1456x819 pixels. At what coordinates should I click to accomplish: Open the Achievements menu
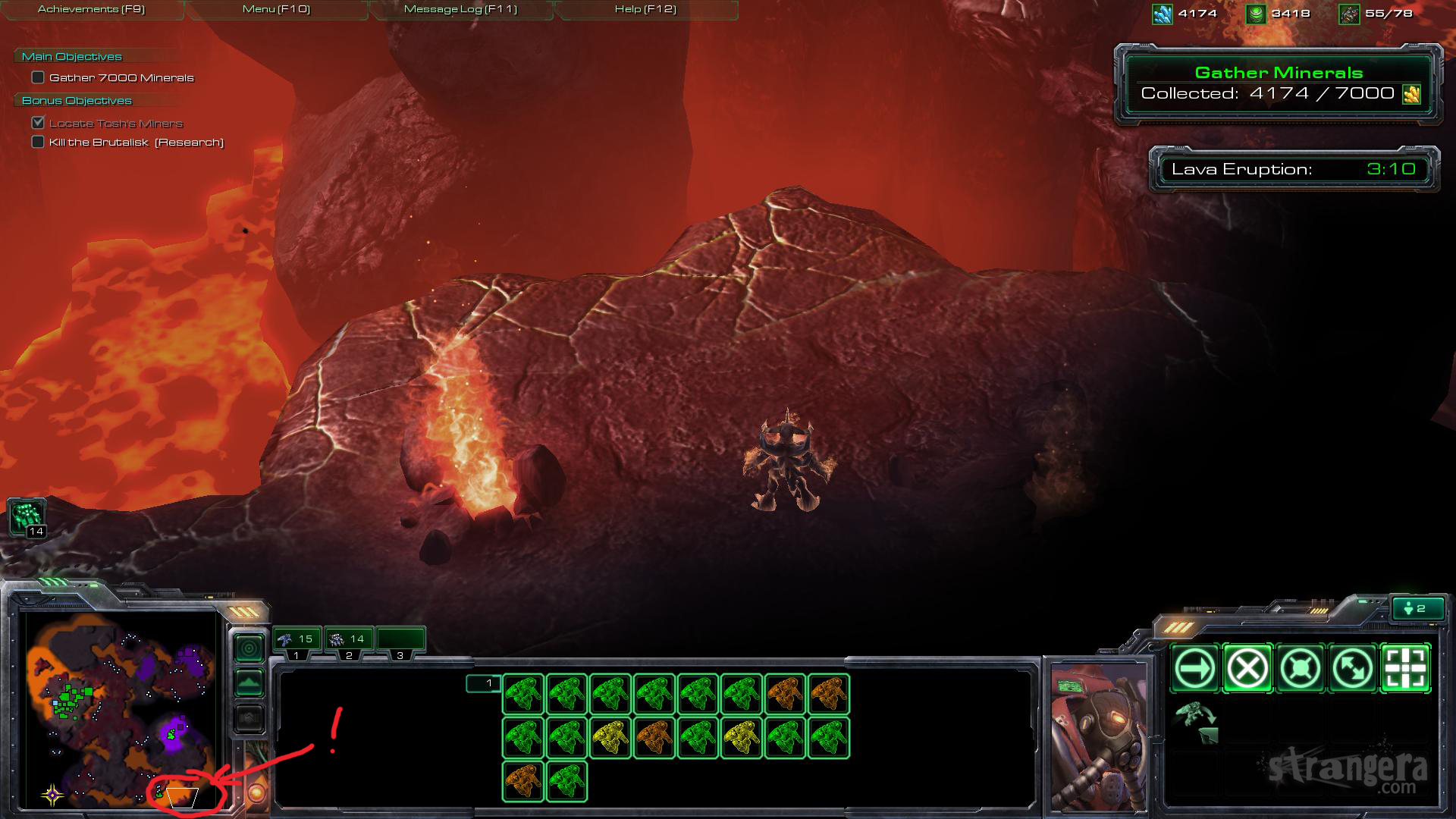(91, 9)
